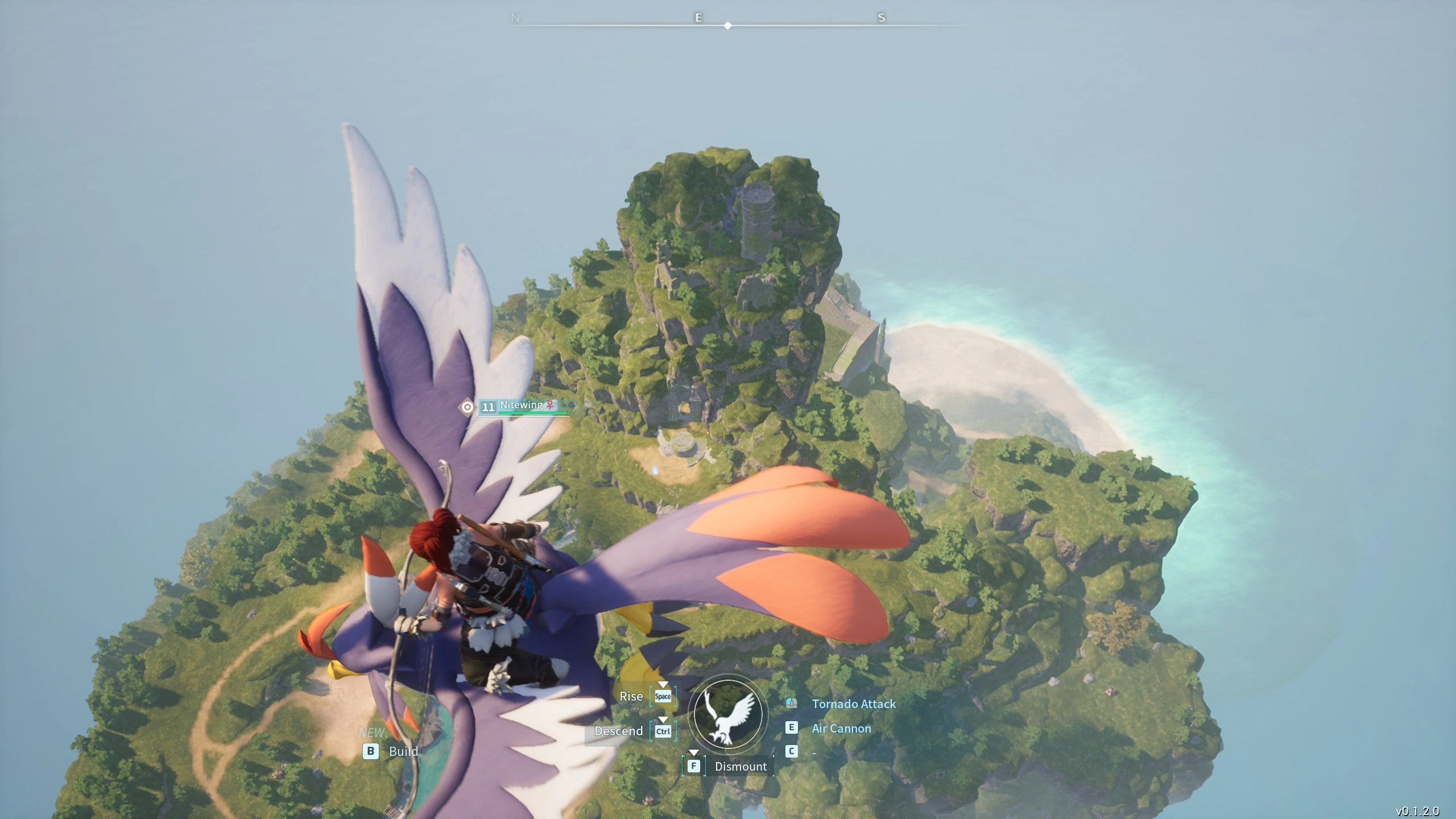
Task: Click the arrow above the F keybind
Action: pyautogui.click(x=692, y=754)
